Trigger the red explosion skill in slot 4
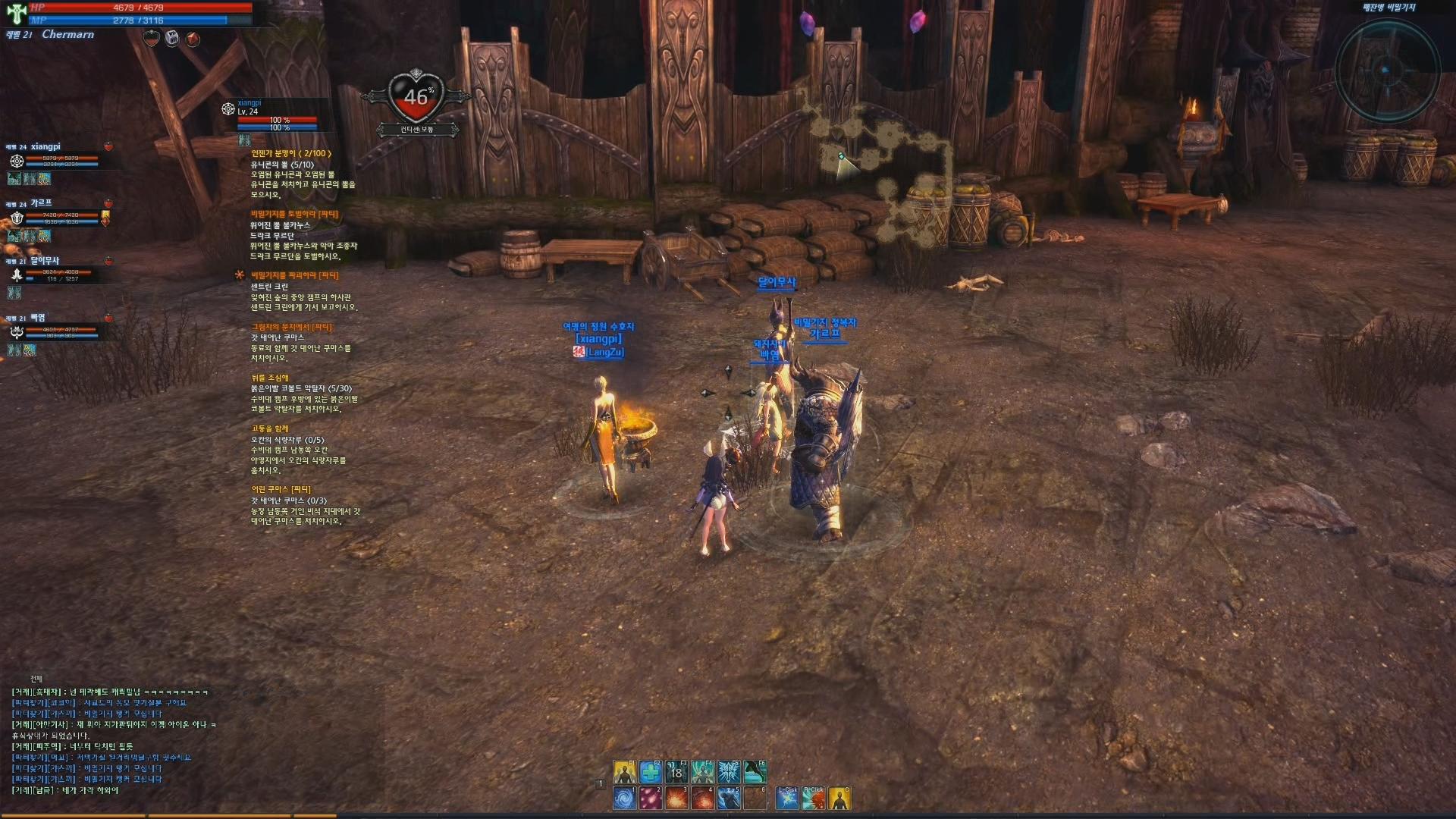The width and height of the screenshot is (1456, 819). pos(703,798)
